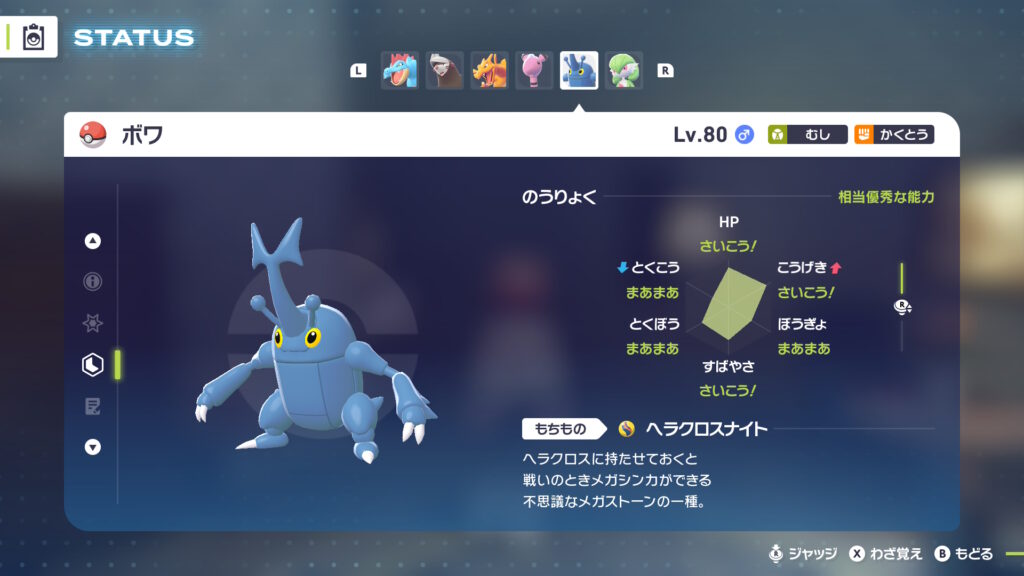Select the hexagon stats tab
This screenshot has height=576, width=1024.
(93, 365)
